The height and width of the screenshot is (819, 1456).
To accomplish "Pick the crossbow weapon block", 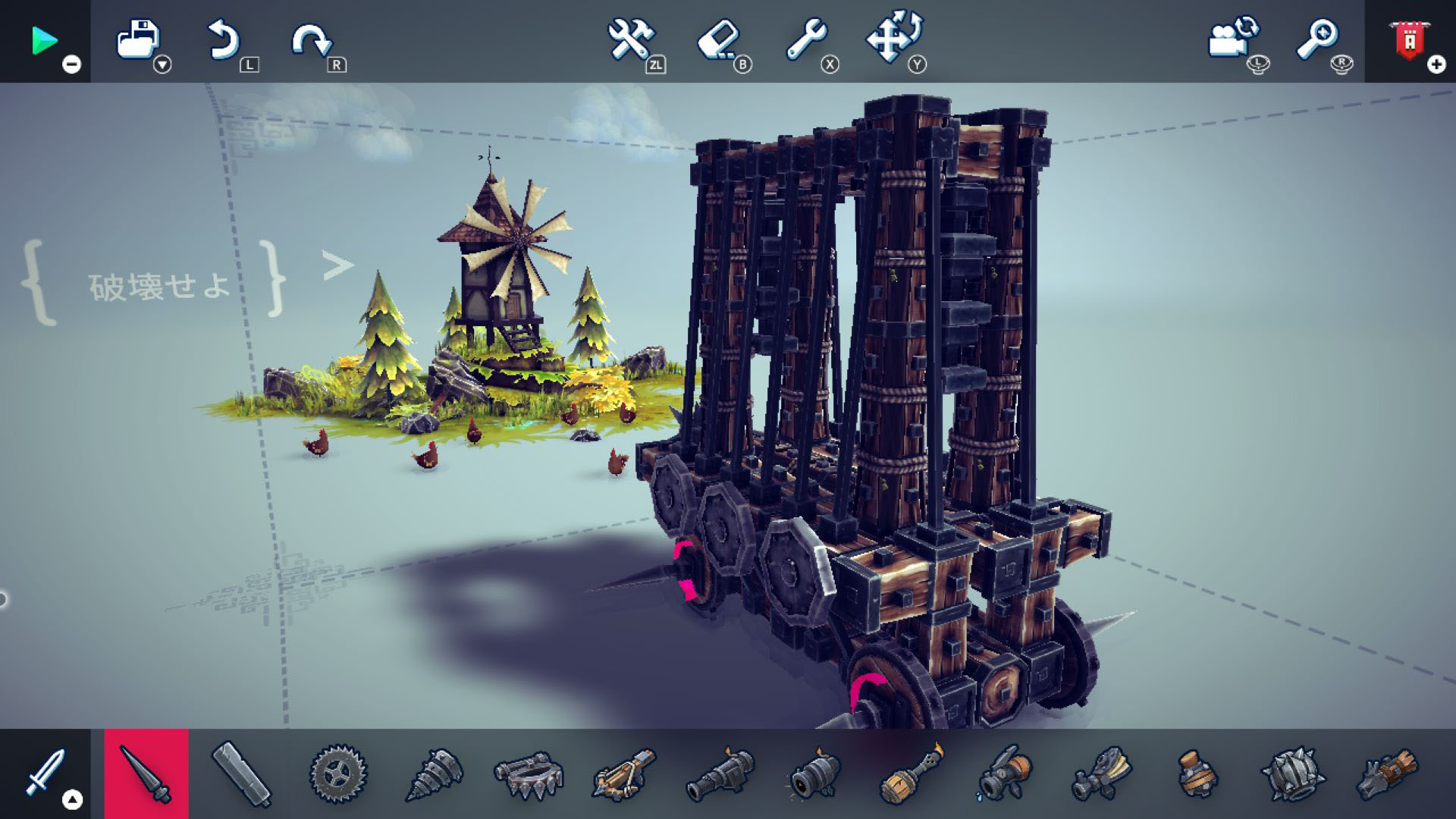I will click(x=624, y=773).
